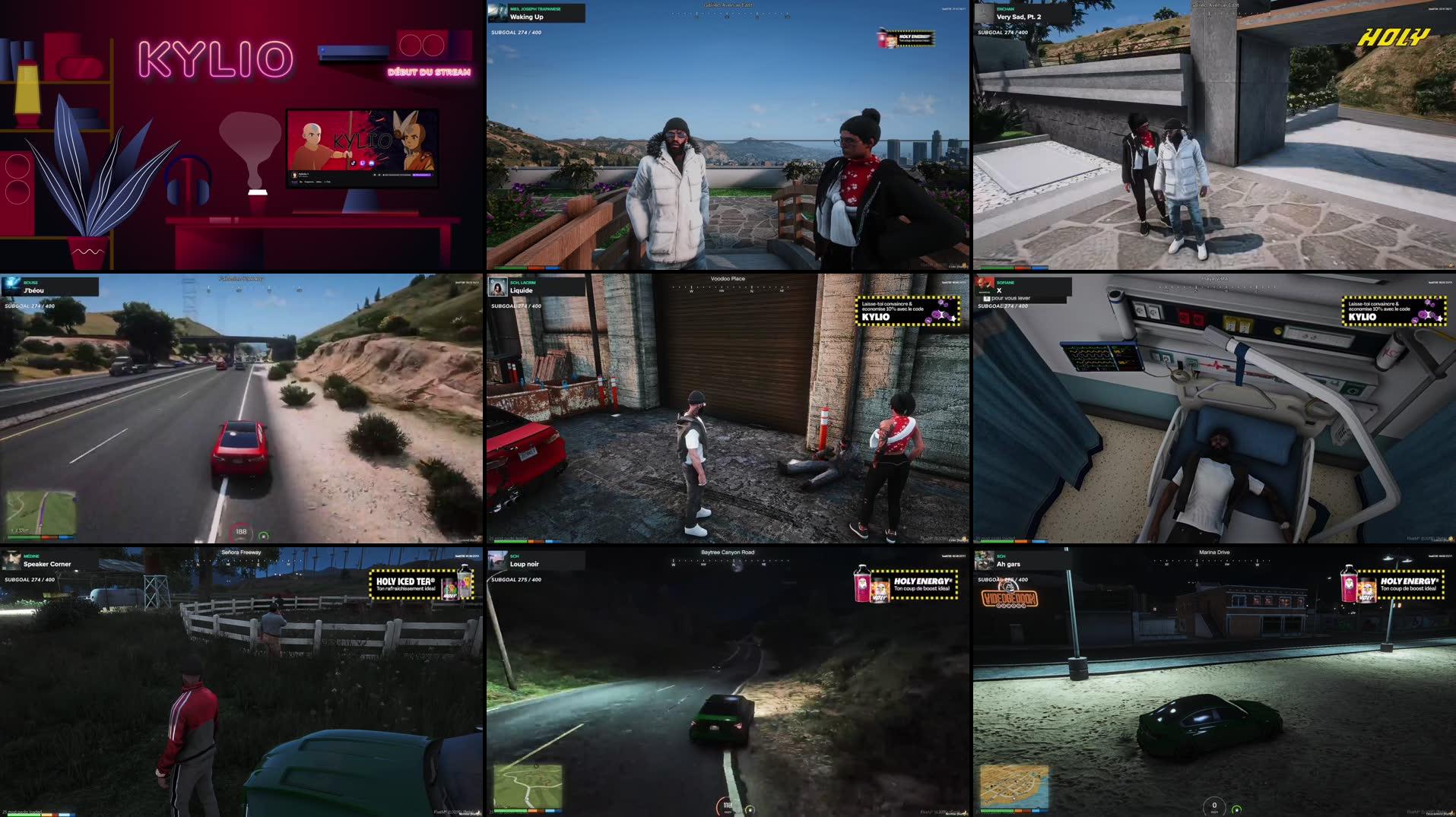The image size is (1456, 817).
Task: Click the SUBGOAL 274/400 progress label
Action: click(515, 32)
